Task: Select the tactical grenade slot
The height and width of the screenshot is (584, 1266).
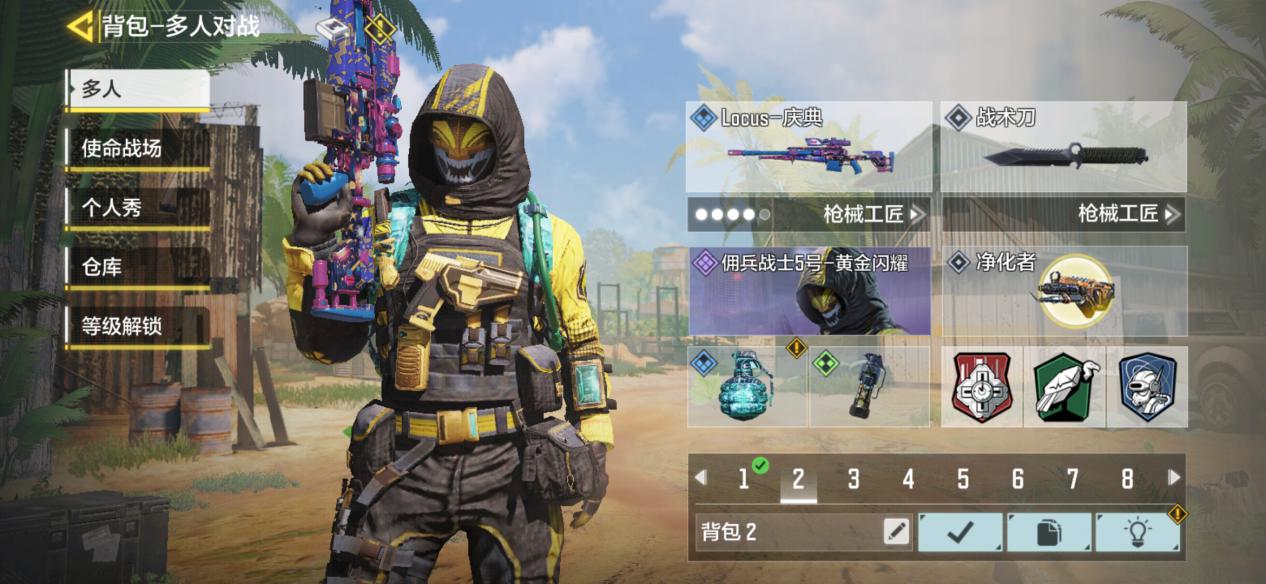Action: click(x=868, y=386)
